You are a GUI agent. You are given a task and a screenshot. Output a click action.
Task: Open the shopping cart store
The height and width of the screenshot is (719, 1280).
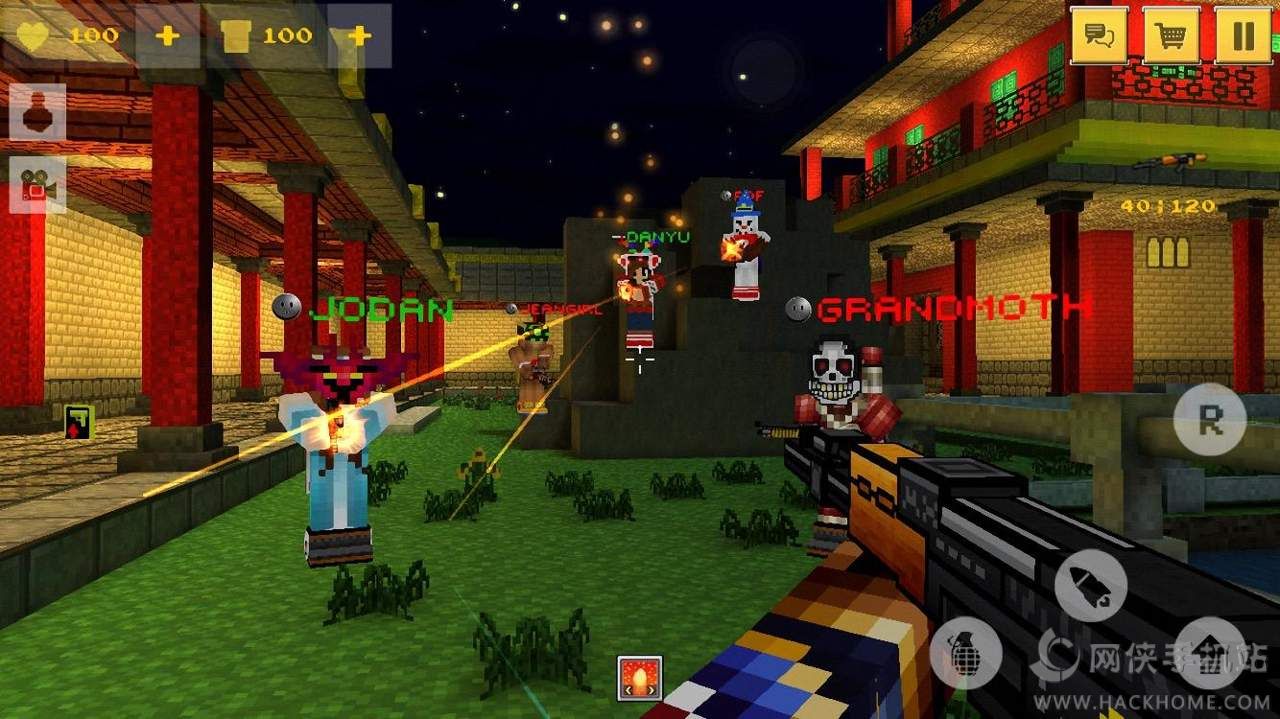[x=1171, y=36]
